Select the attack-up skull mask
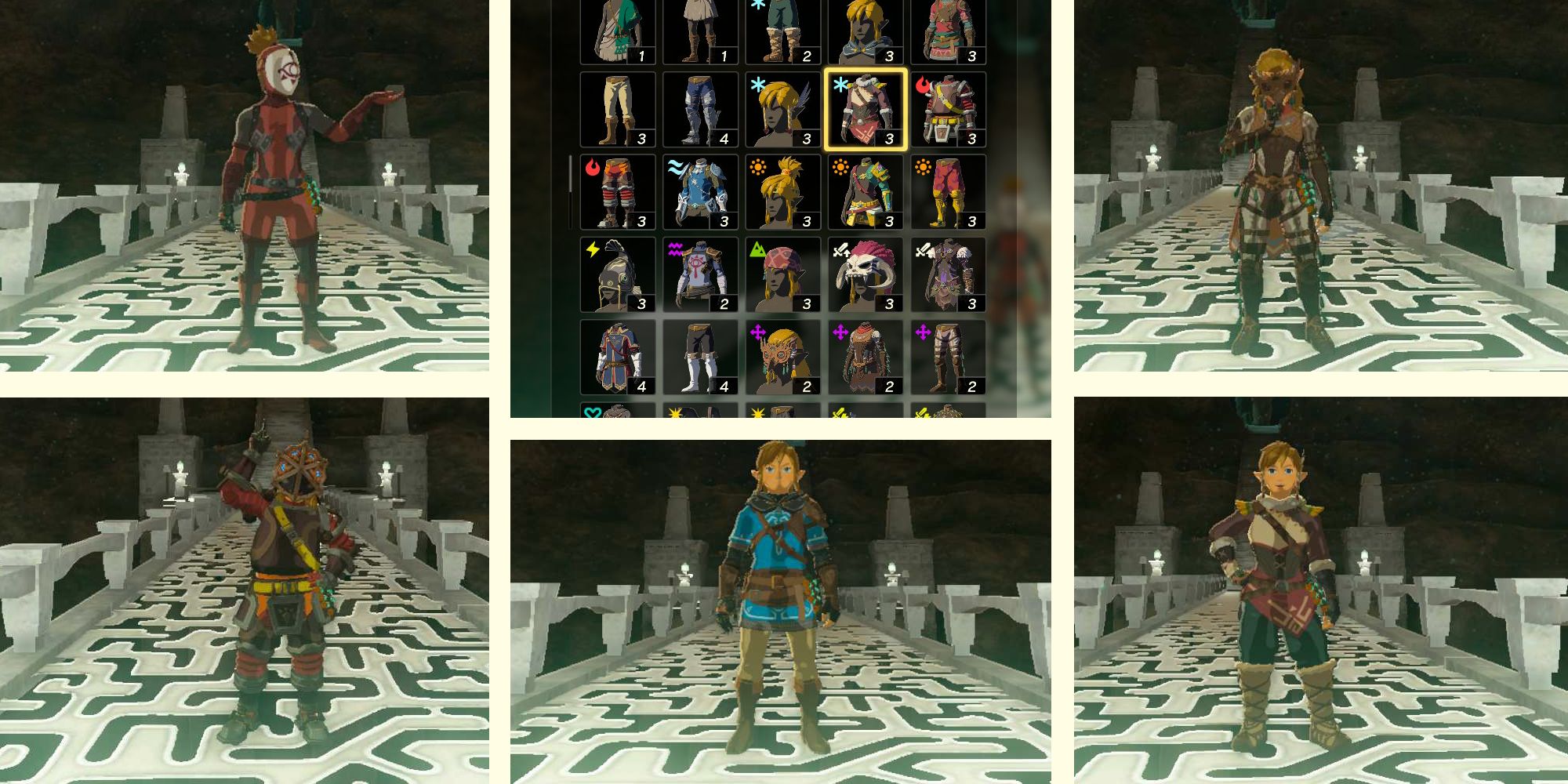1568x784 pixels. [865, 274]
